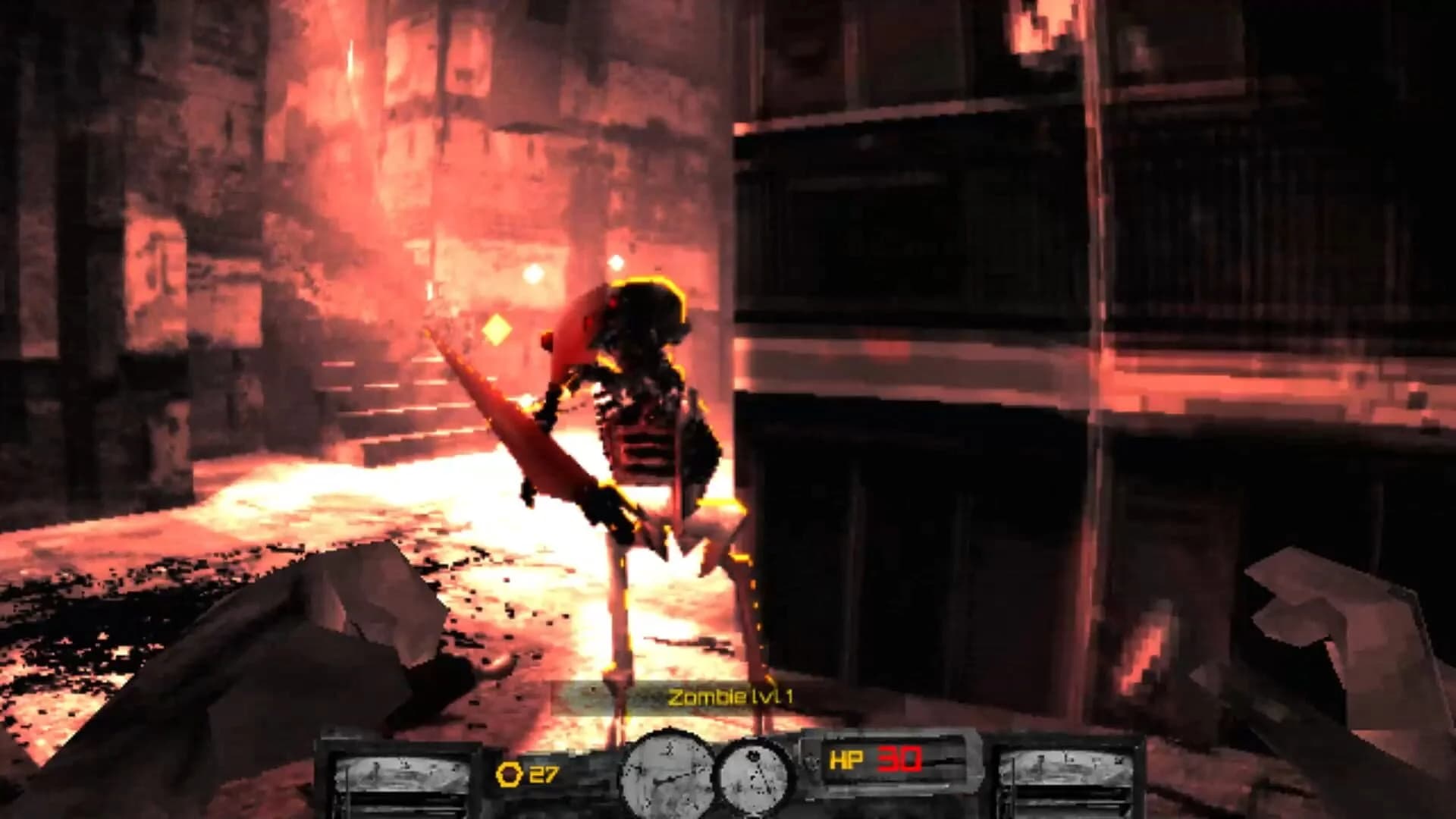The height and width of the screenshot is (819, 1456).
Task: Click the yellow diamond particle near the blade
Action: pyautogui.click(x=497, y=331)
